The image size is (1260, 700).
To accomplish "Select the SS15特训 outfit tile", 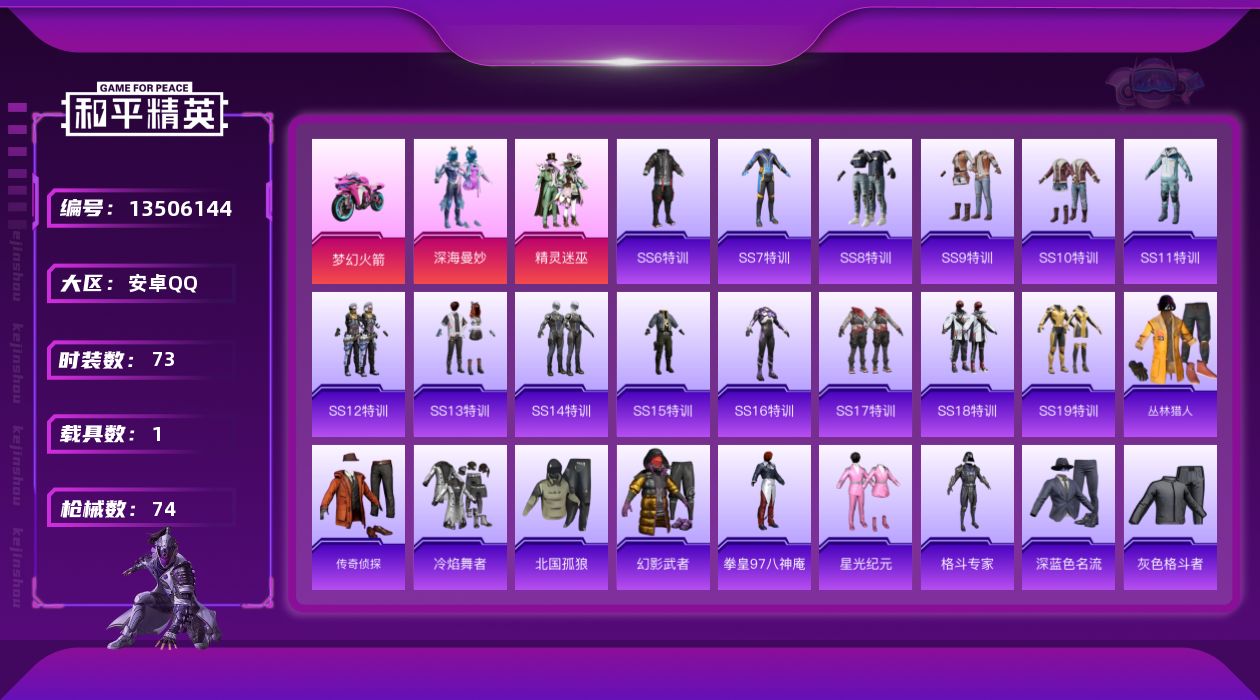I will [663, 364].
